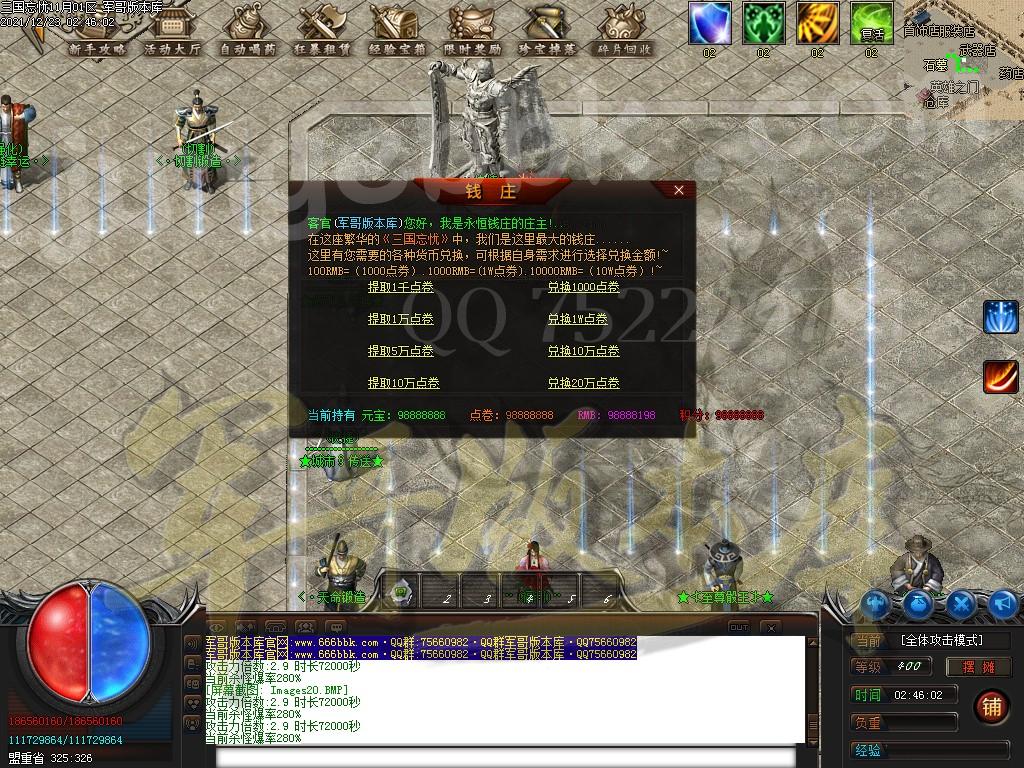Open the blue bag inventory button
Screen dimensions: 1024x768
(918, 603)
